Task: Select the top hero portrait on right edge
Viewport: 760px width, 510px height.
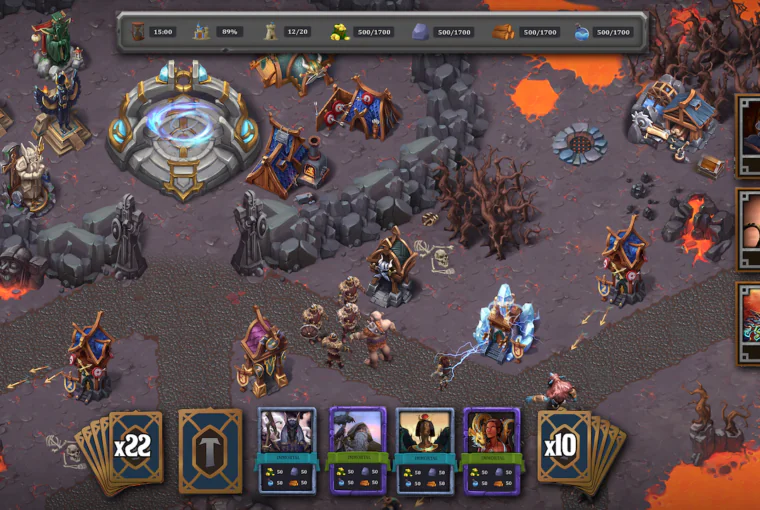Action: click(749, 136)
